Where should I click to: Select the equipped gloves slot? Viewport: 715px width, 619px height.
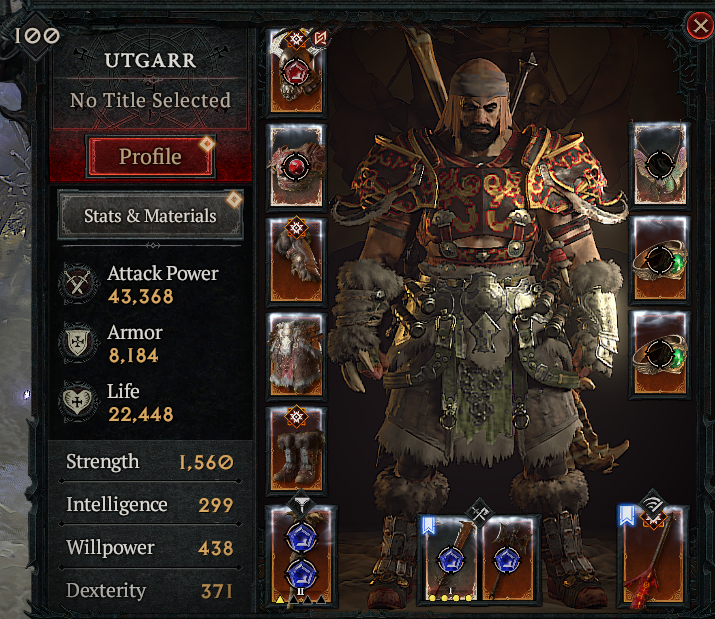coord(297,259)
